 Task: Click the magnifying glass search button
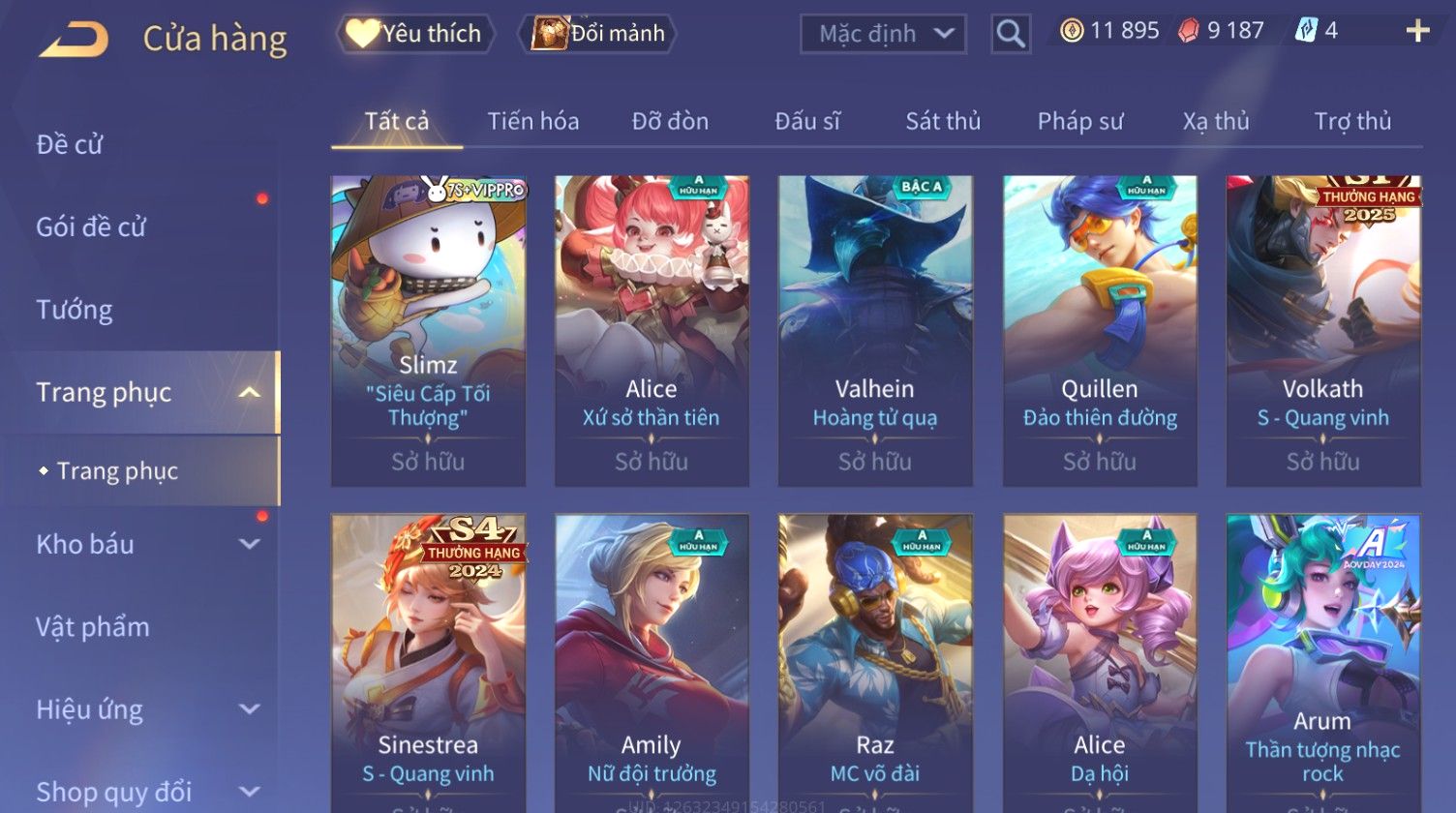1010,34
